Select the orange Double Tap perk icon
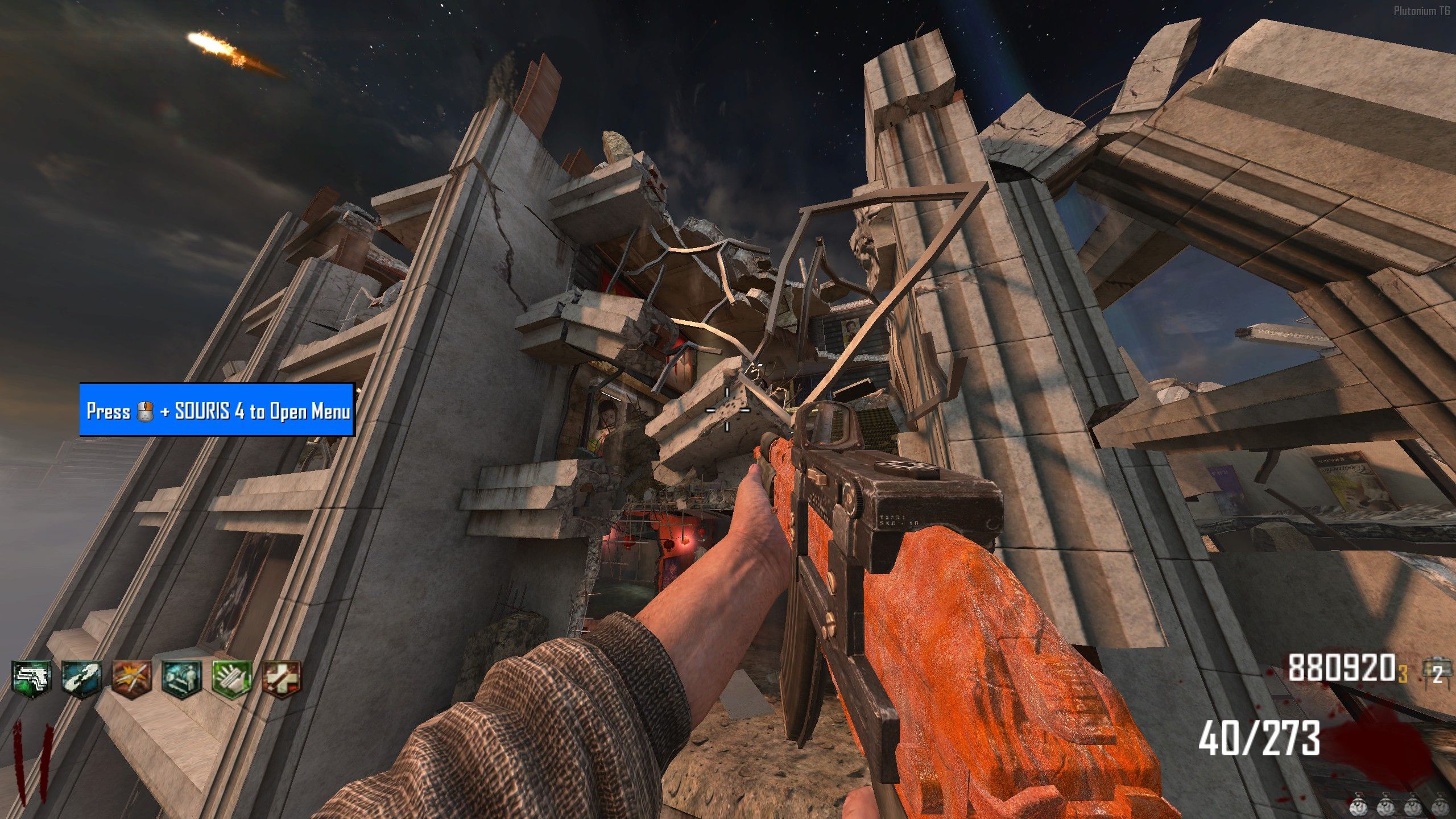This screenshot has width=1456, height=819. pyautogui.click(x=132, y=678)
